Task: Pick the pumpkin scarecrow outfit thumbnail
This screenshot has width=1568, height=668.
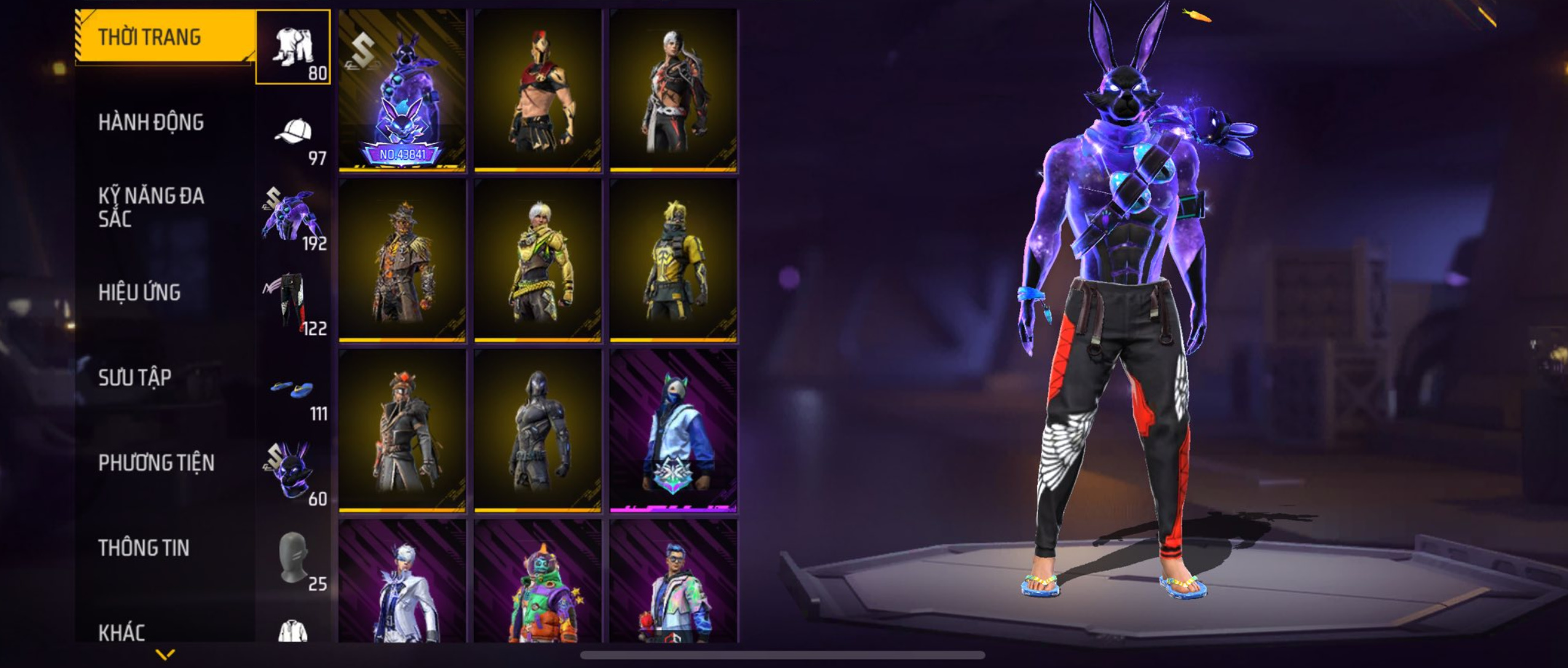Action: click(x=402, y=260)
